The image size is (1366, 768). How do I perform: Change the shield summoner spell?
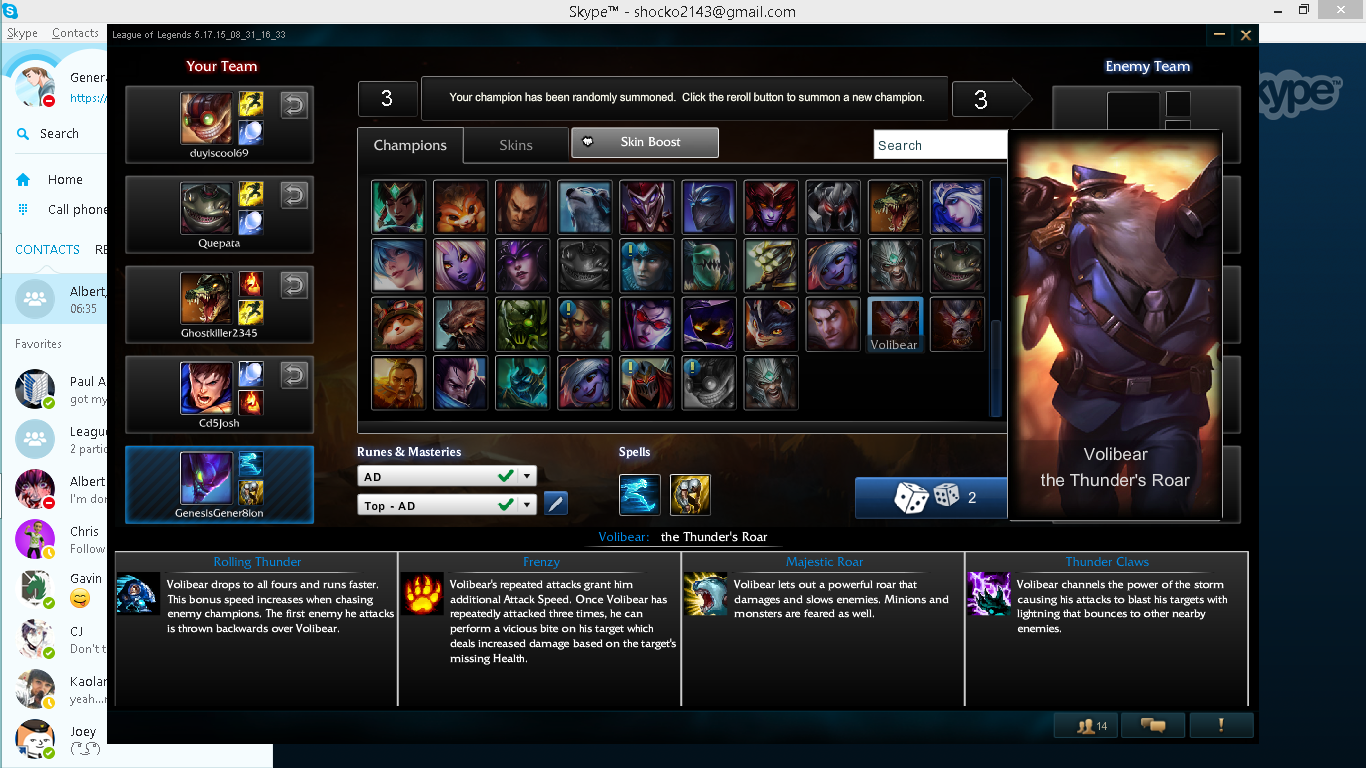pos(691,494)
